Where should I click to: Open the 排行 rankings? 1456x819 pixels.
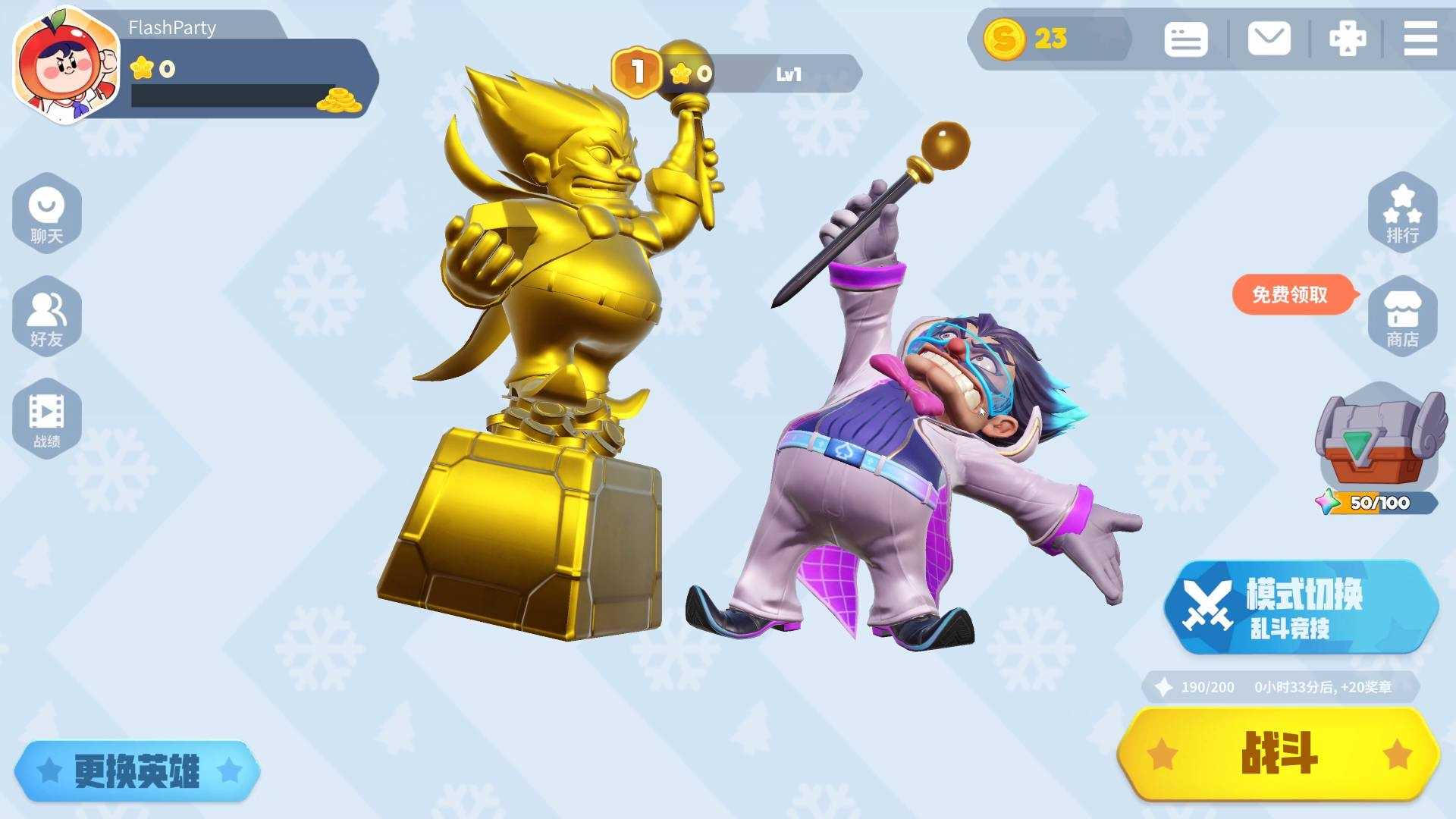[1402, 214]
